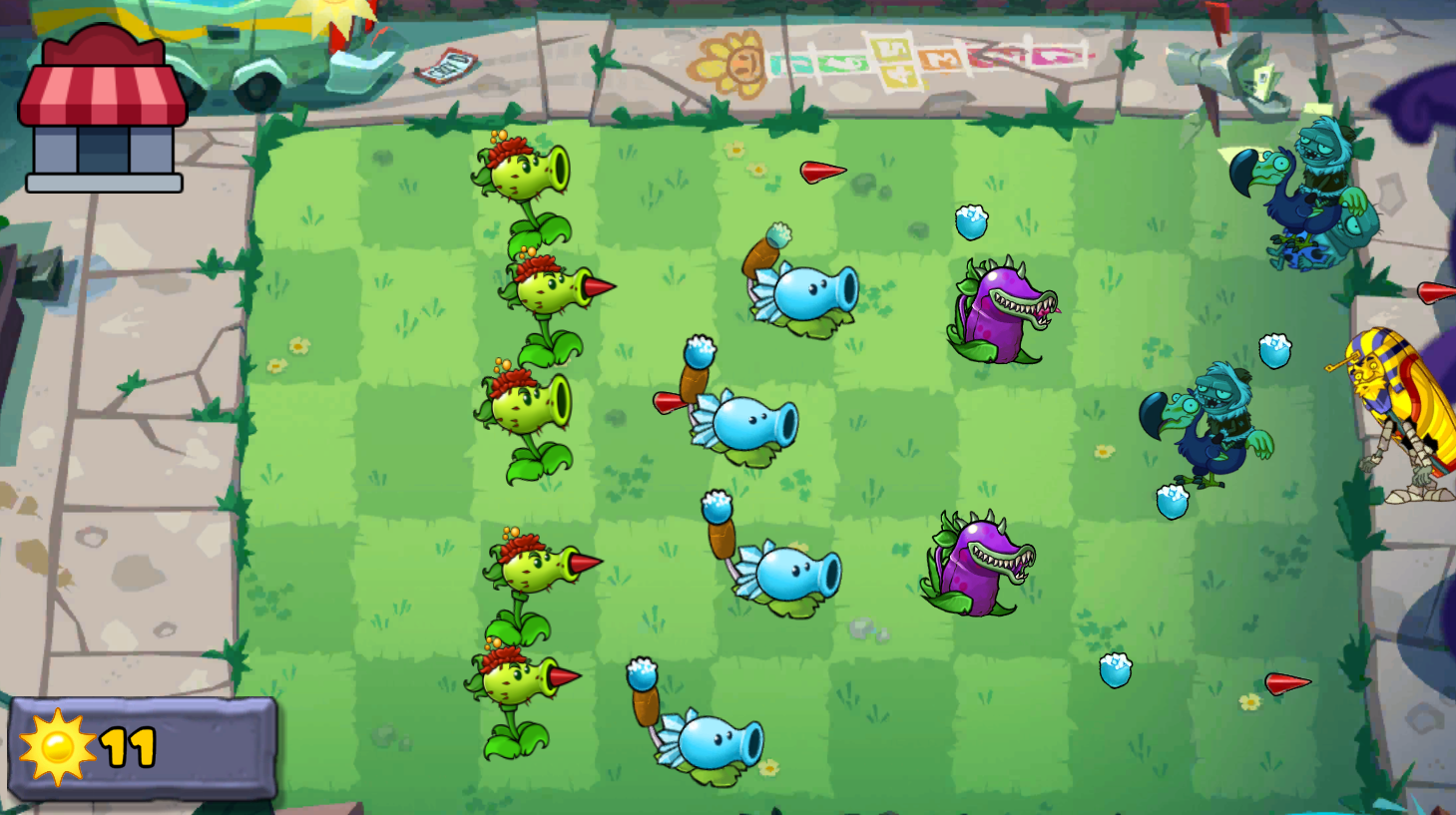The height and width of the screenshot is (815, 1456).
Task: Tap the chalk sunflower drawing on the sidewalk
Action: (x=728, y=60)
